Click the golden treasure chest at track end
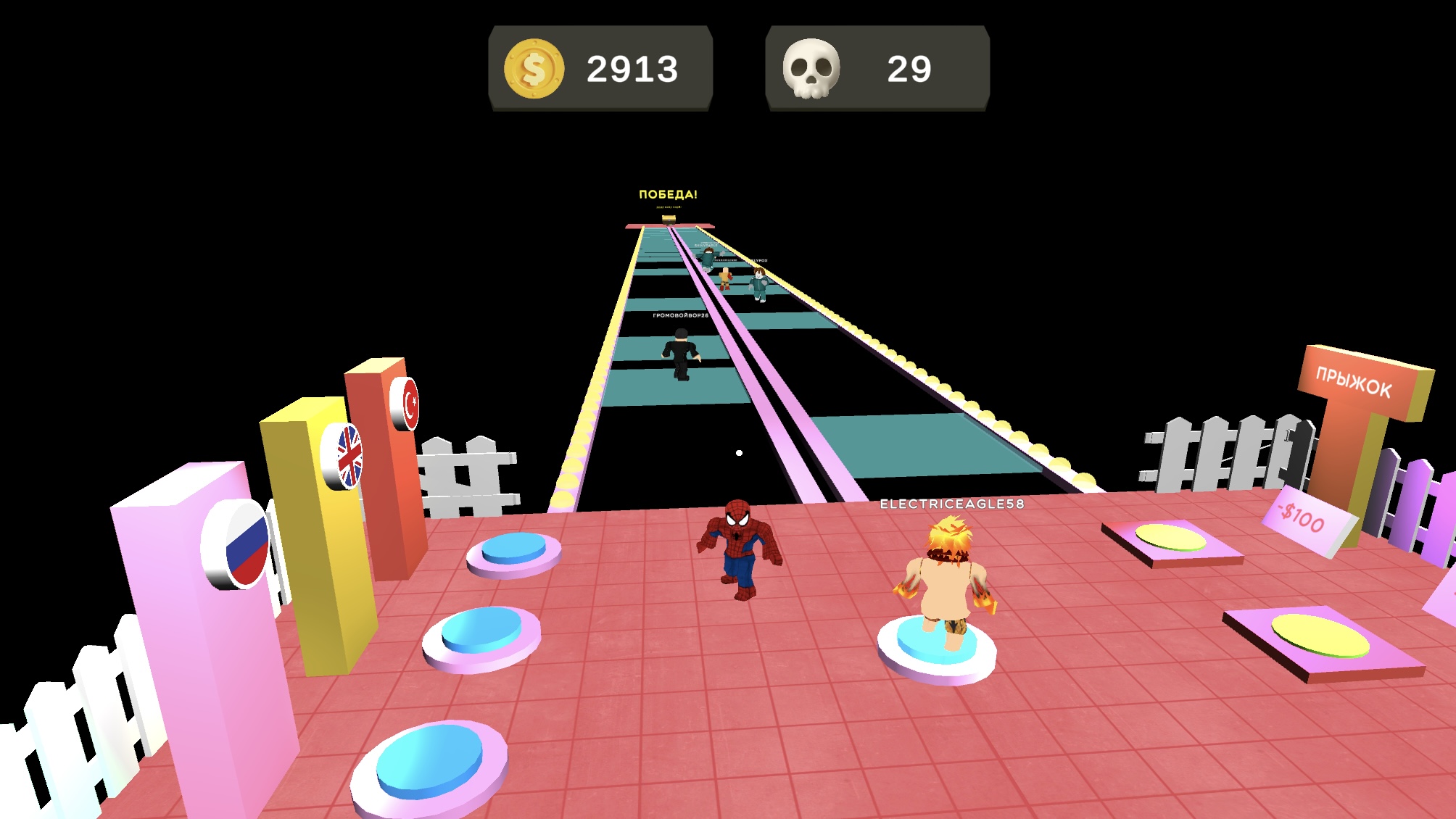The height and width of the screenshot is (819, 1456). click(x=670, y=219)
